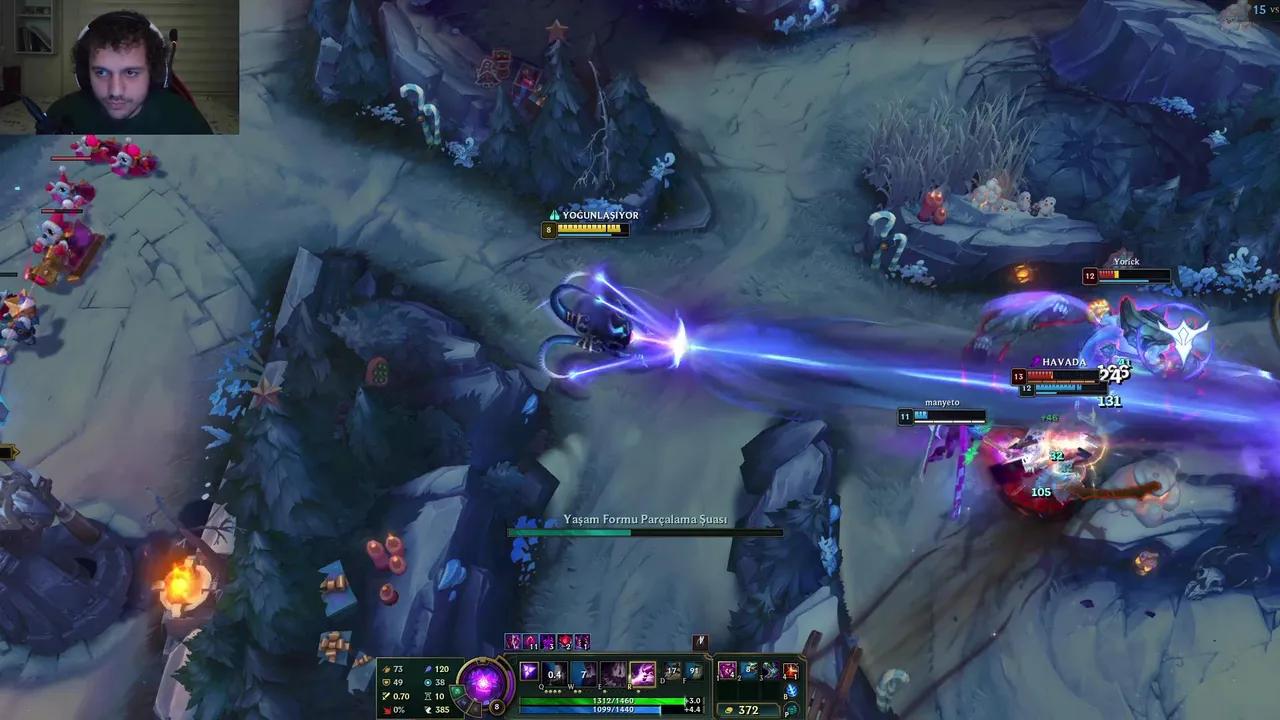Viewport: 1280px width, 720px height.
Task: Click the 372 gold counter
Action: click(x=750, y=709)
